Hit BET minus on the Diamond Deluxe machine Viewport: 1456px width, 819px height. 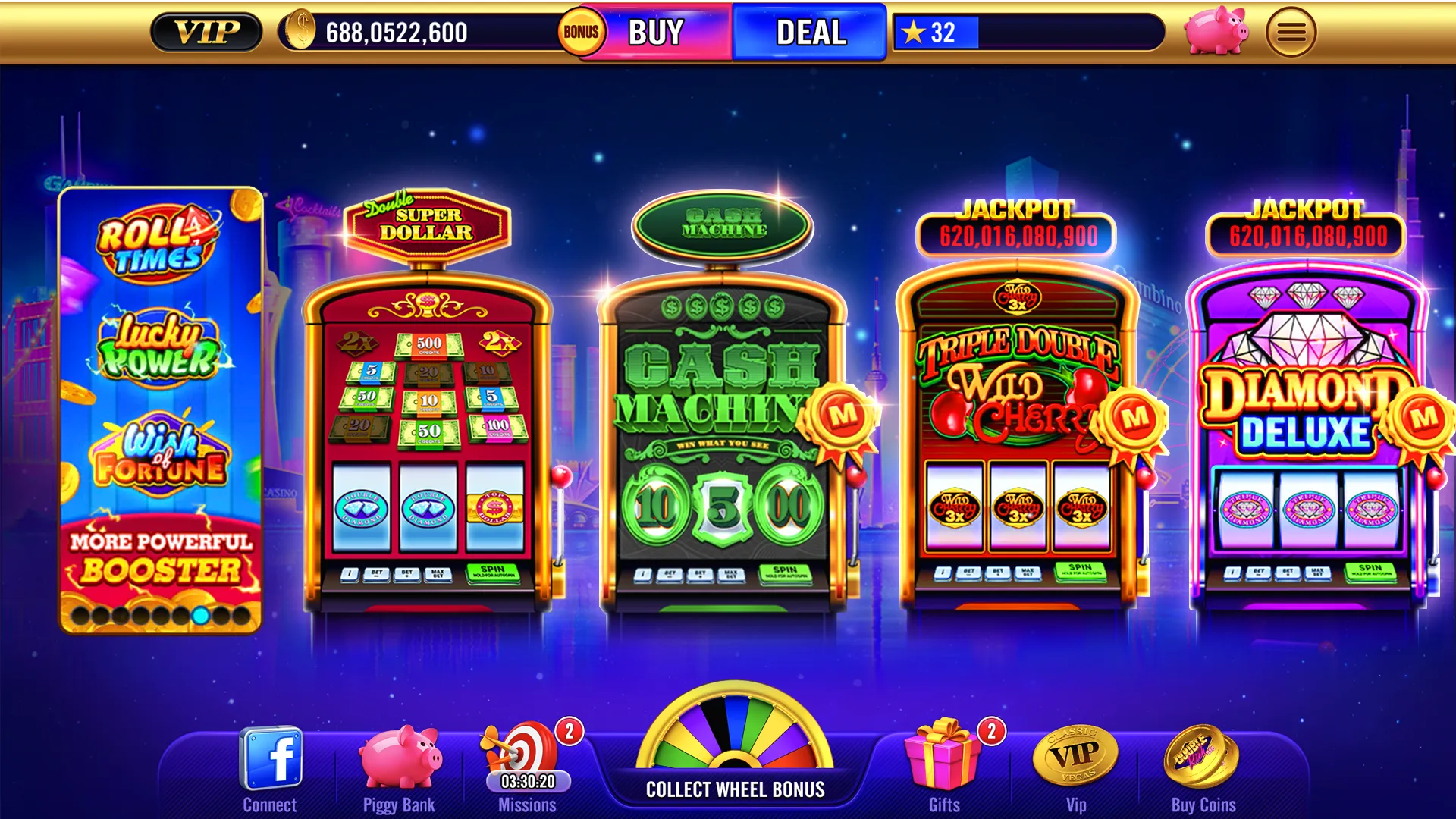pyautogui.click(x=1260, y=573)
